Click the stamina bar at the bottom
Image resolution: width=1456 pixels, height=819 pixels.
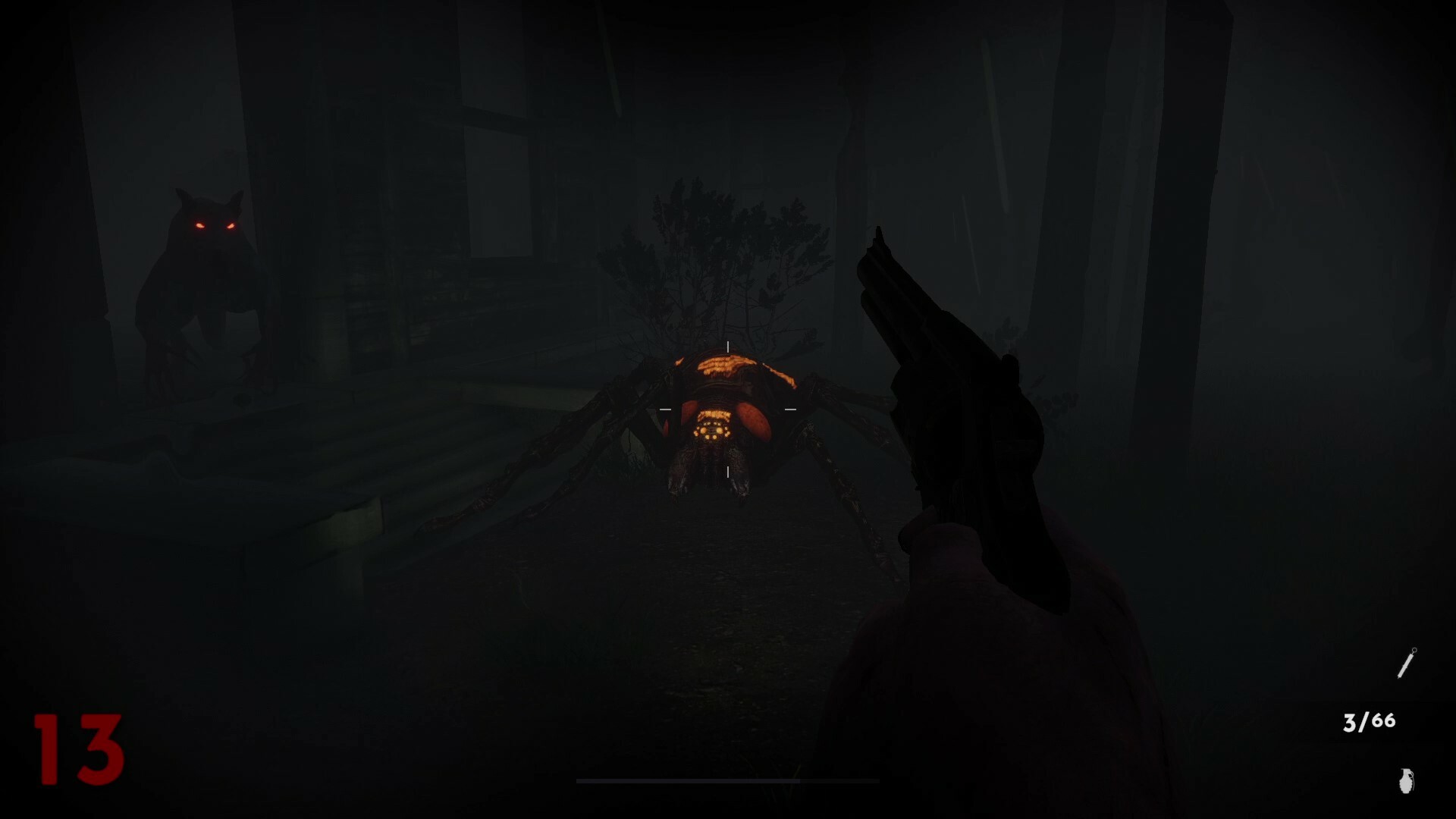pyautogui.click(x=728, y=780)
